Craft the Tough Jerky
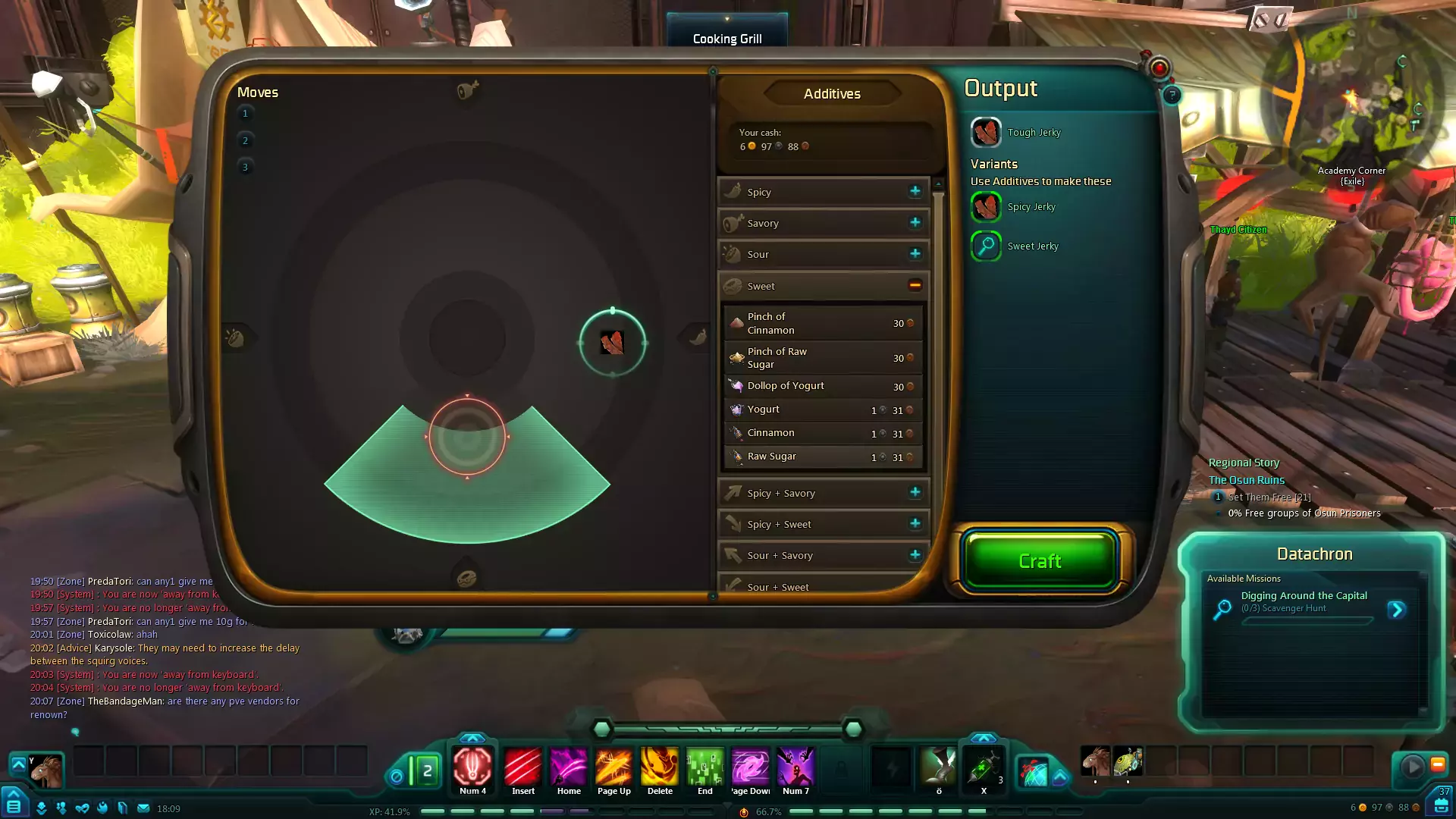The width and height of the screenshot is (1456, 819). point(1040,561)
